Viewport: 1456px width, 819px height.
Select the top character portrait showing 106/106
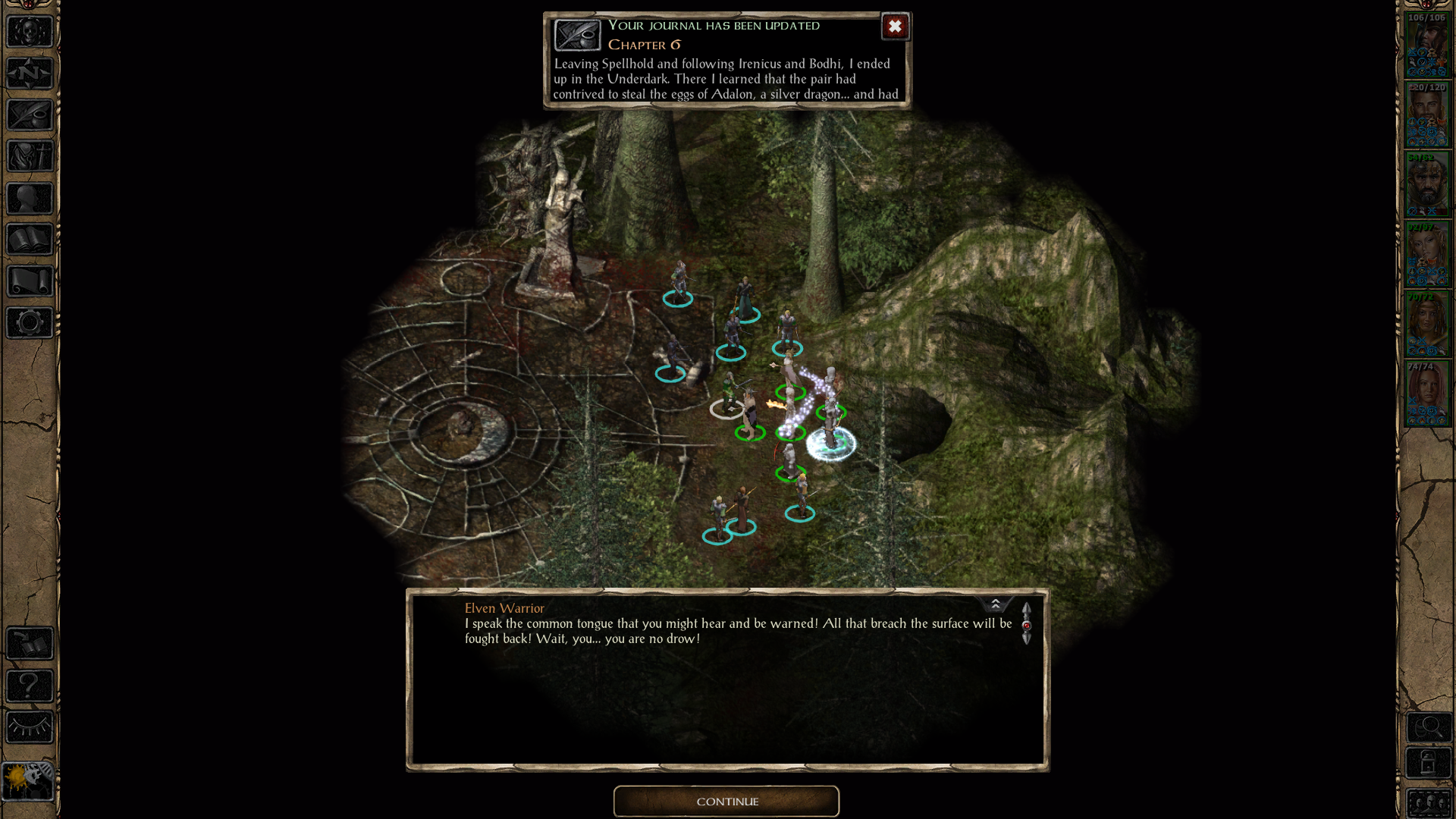[1428, 45]
